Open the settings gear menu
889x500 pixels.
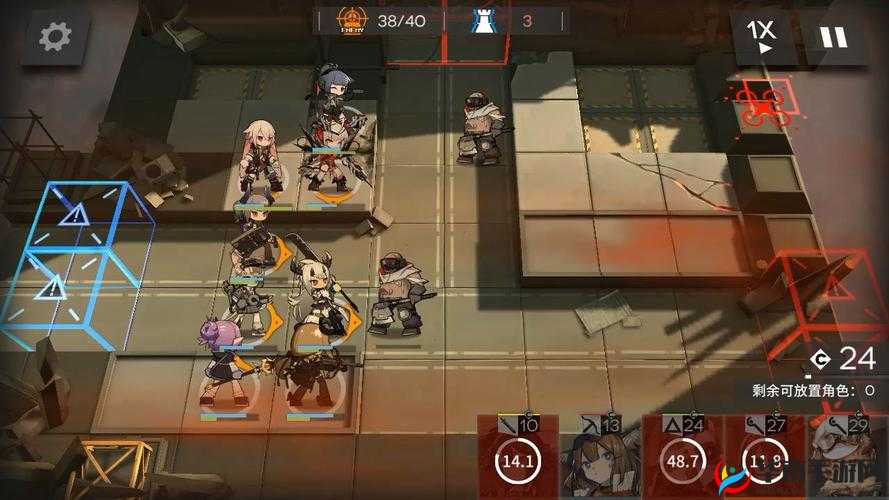pyautogui.click(x=54, y=38)
